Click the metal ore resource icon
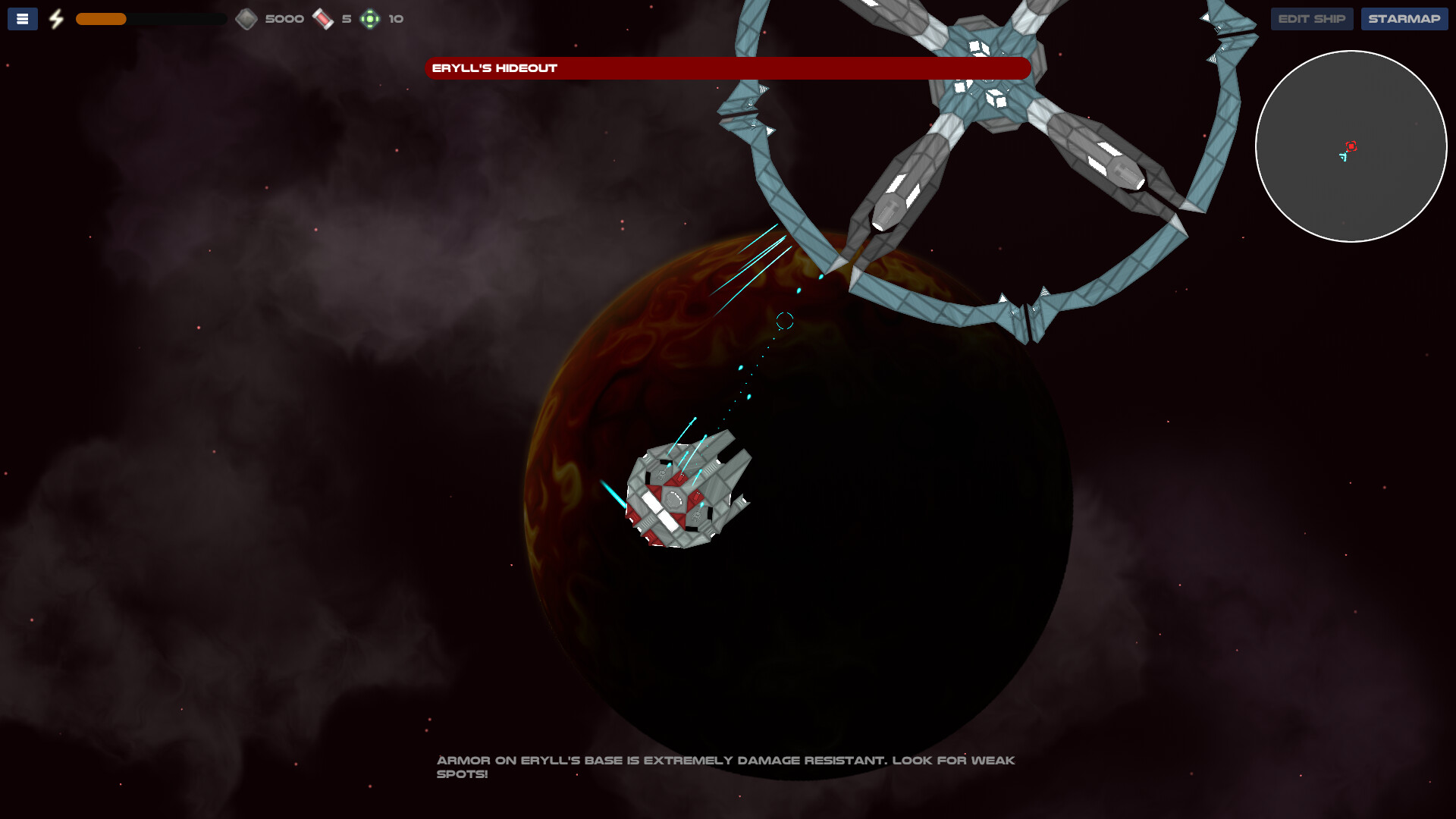 click(246, 18)
